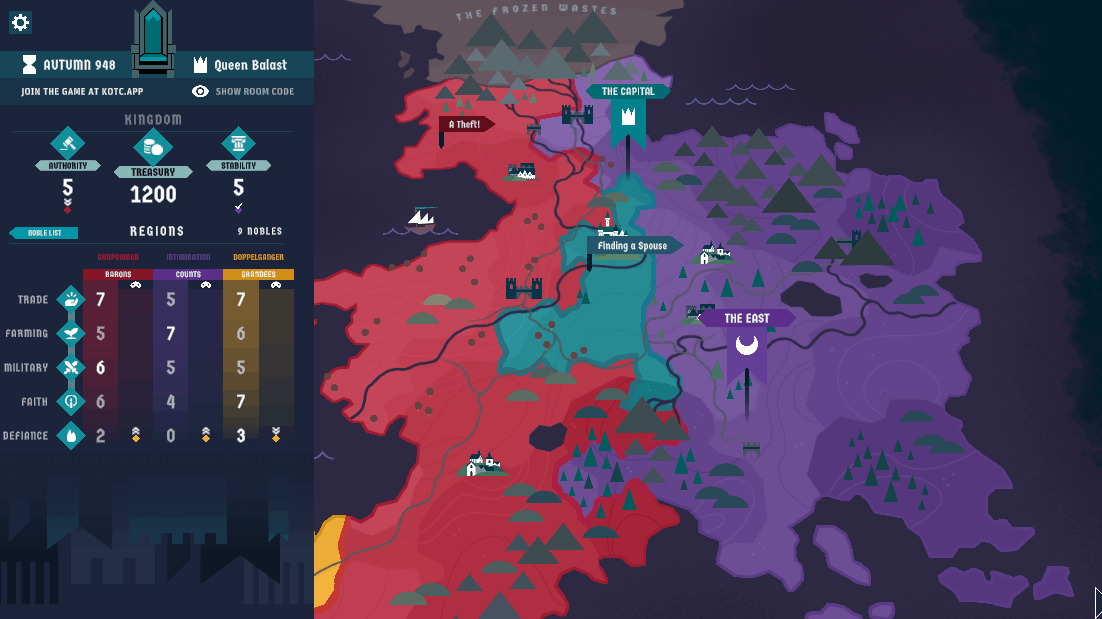Select the Authority gavel icon
The height and width of the screenshot is (619, 1102).
(x=68, y=144)
